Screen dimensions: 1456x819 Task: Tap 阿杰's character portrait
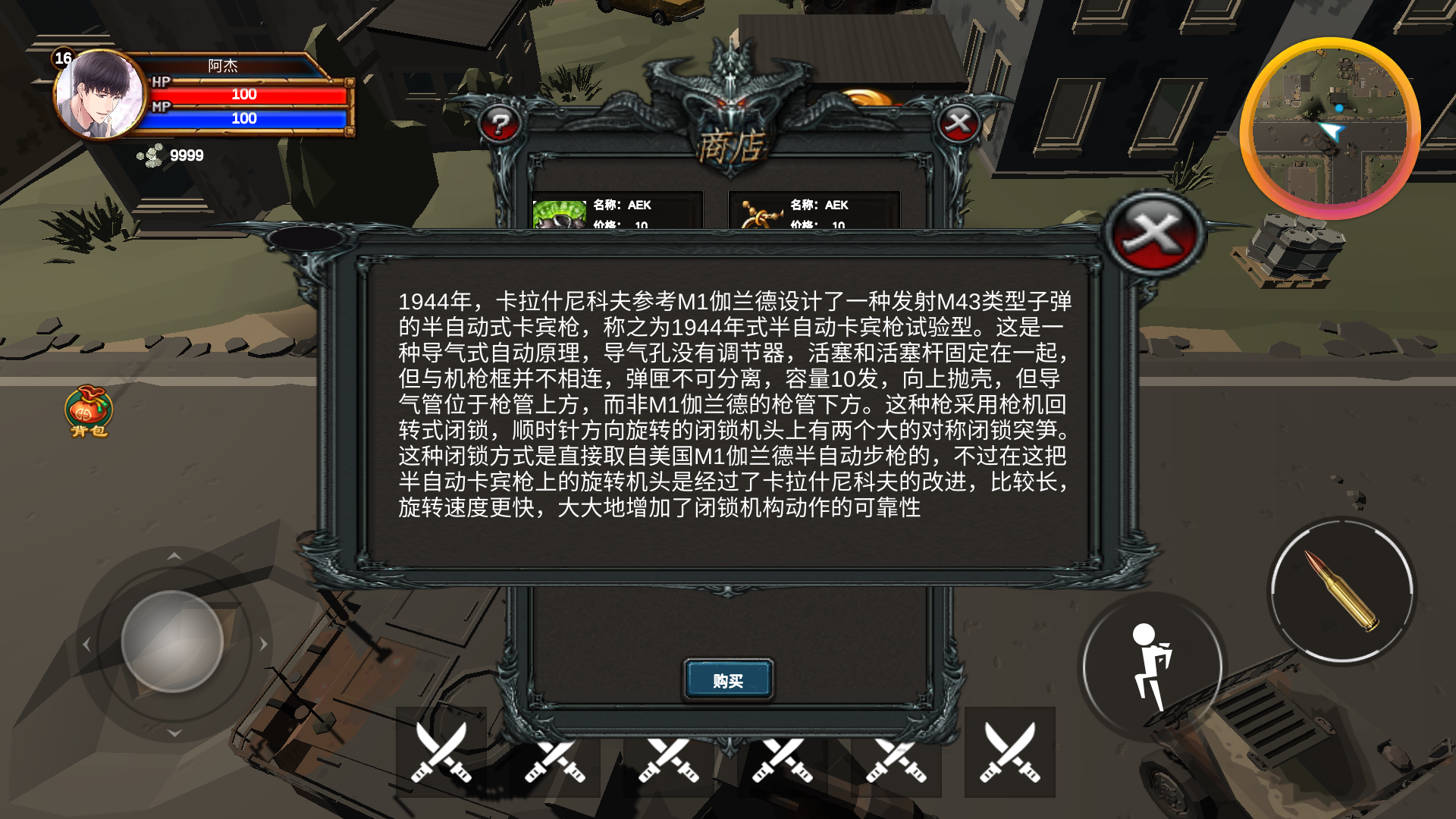click(97, 93)
